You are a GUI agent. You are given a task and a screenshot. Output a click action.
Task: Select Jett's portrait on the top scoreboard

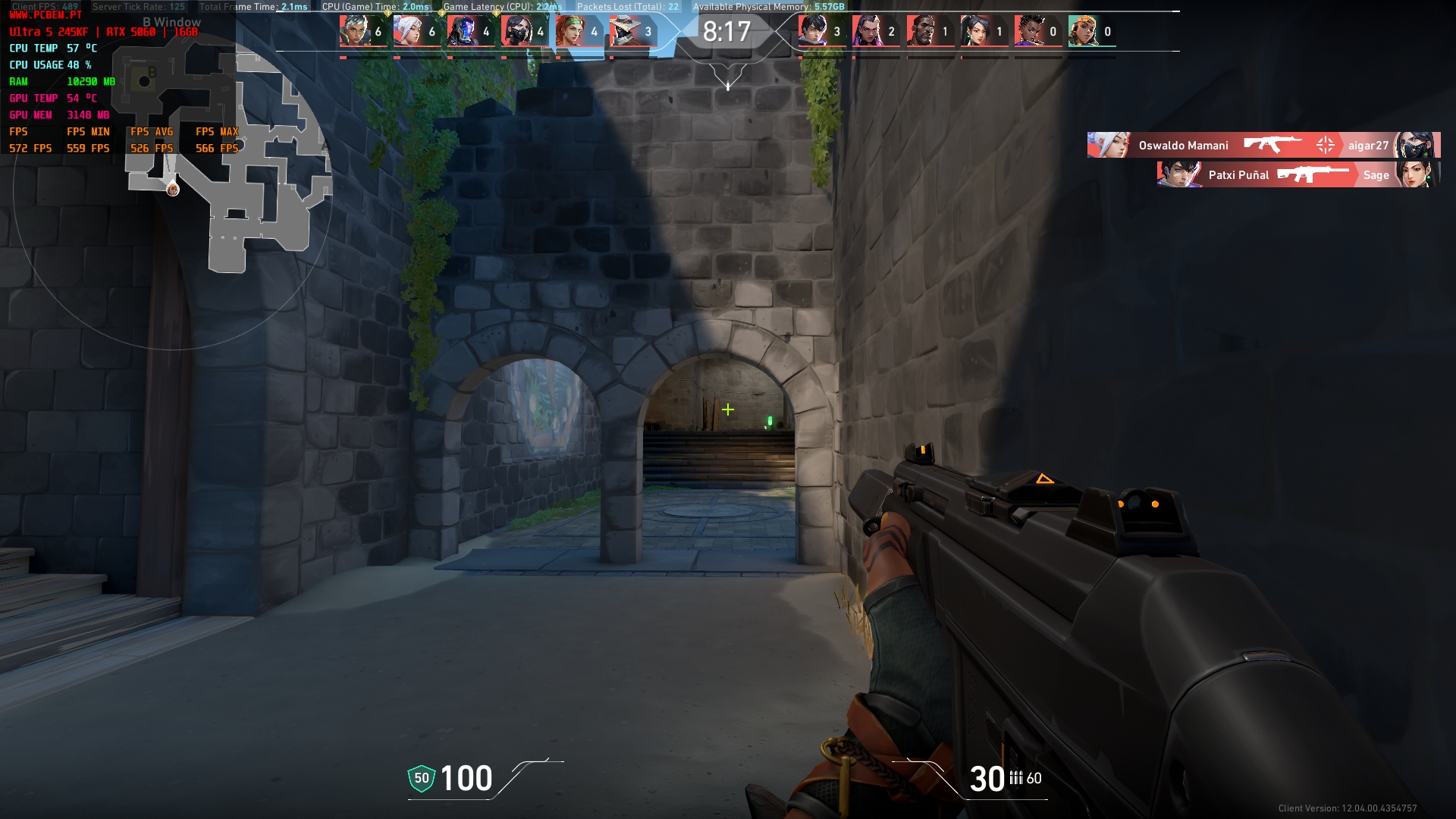tap(408, 31)
